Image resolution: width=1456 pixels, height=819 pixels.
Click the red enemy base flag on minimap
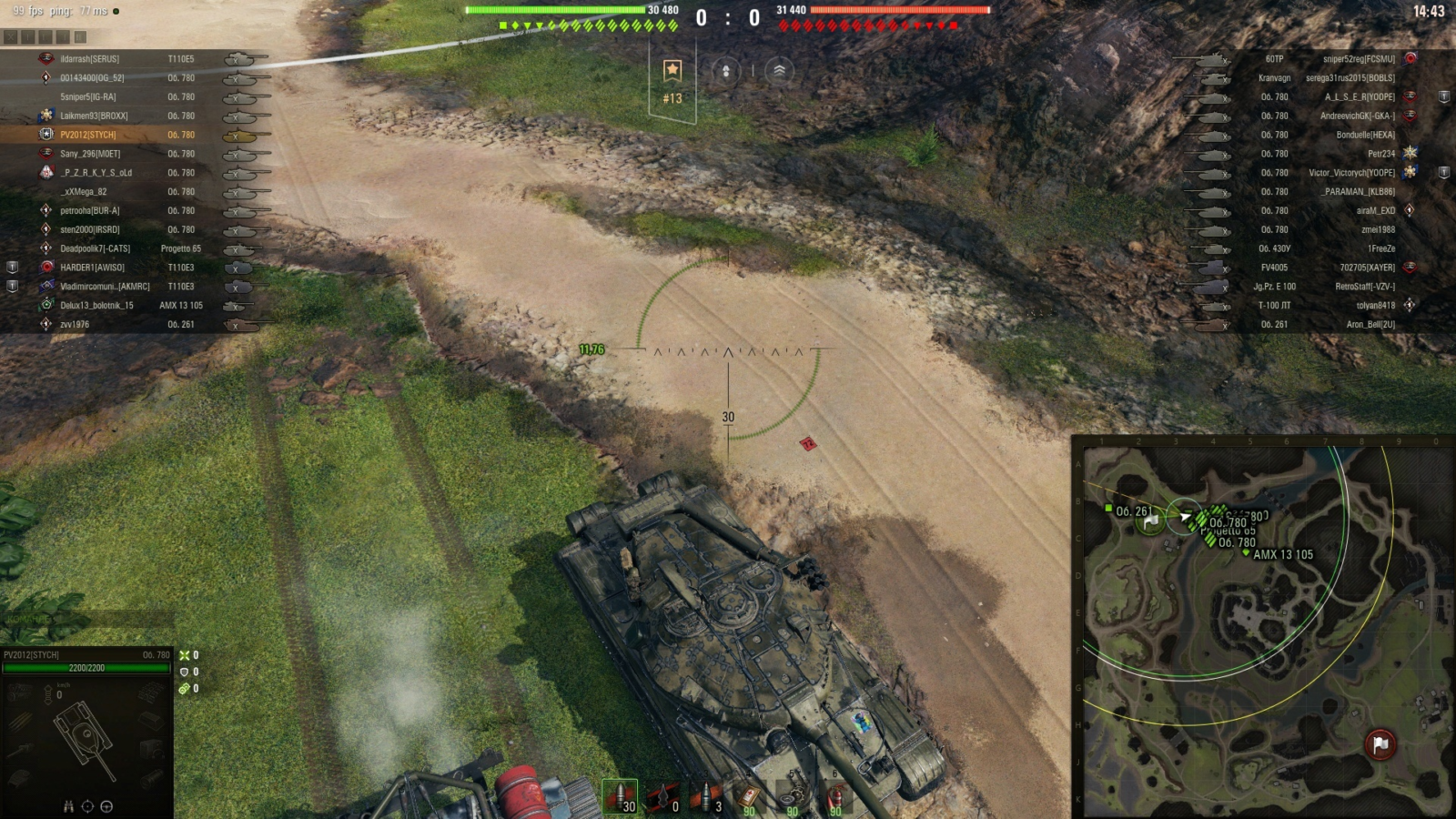click(1380, 744)
